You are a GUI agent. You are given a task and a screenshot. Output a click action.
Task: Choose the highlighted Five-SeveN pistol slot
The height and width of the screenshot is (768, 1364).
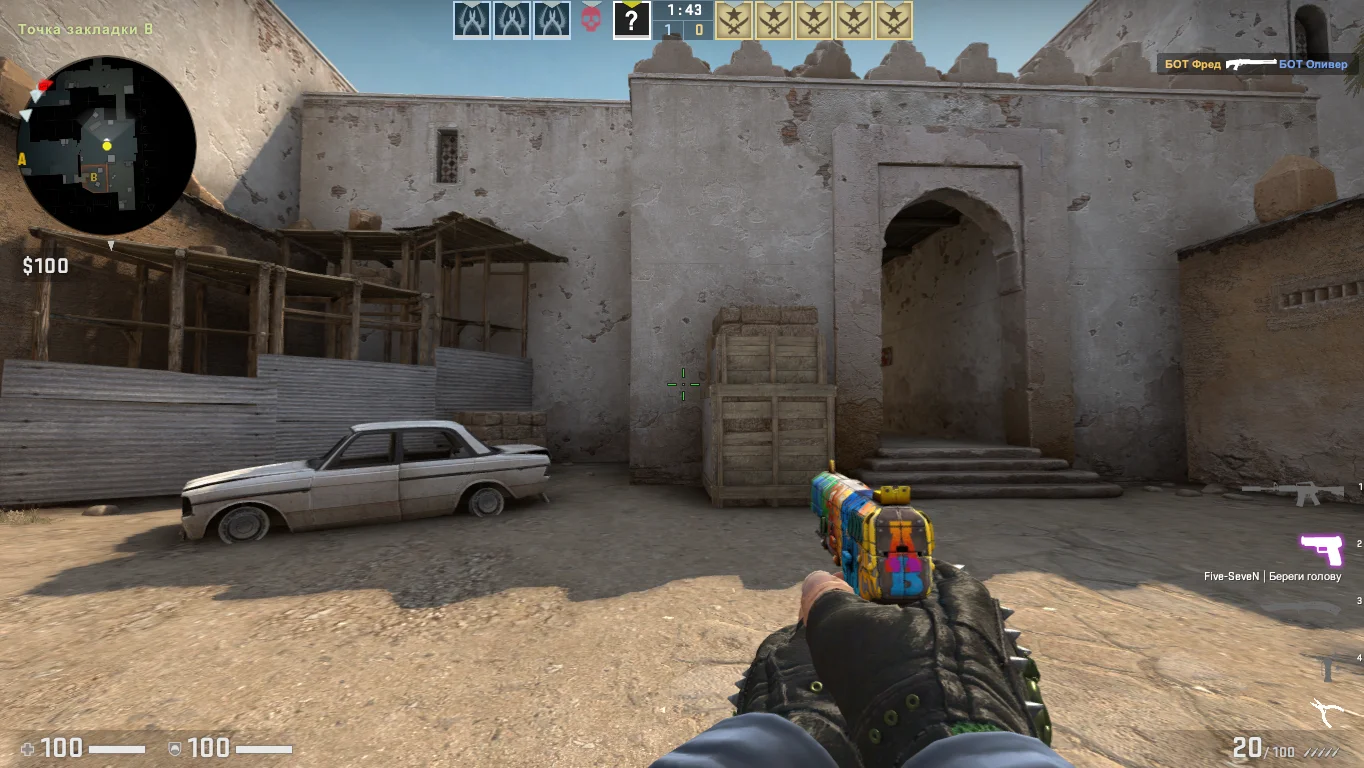1320,549
